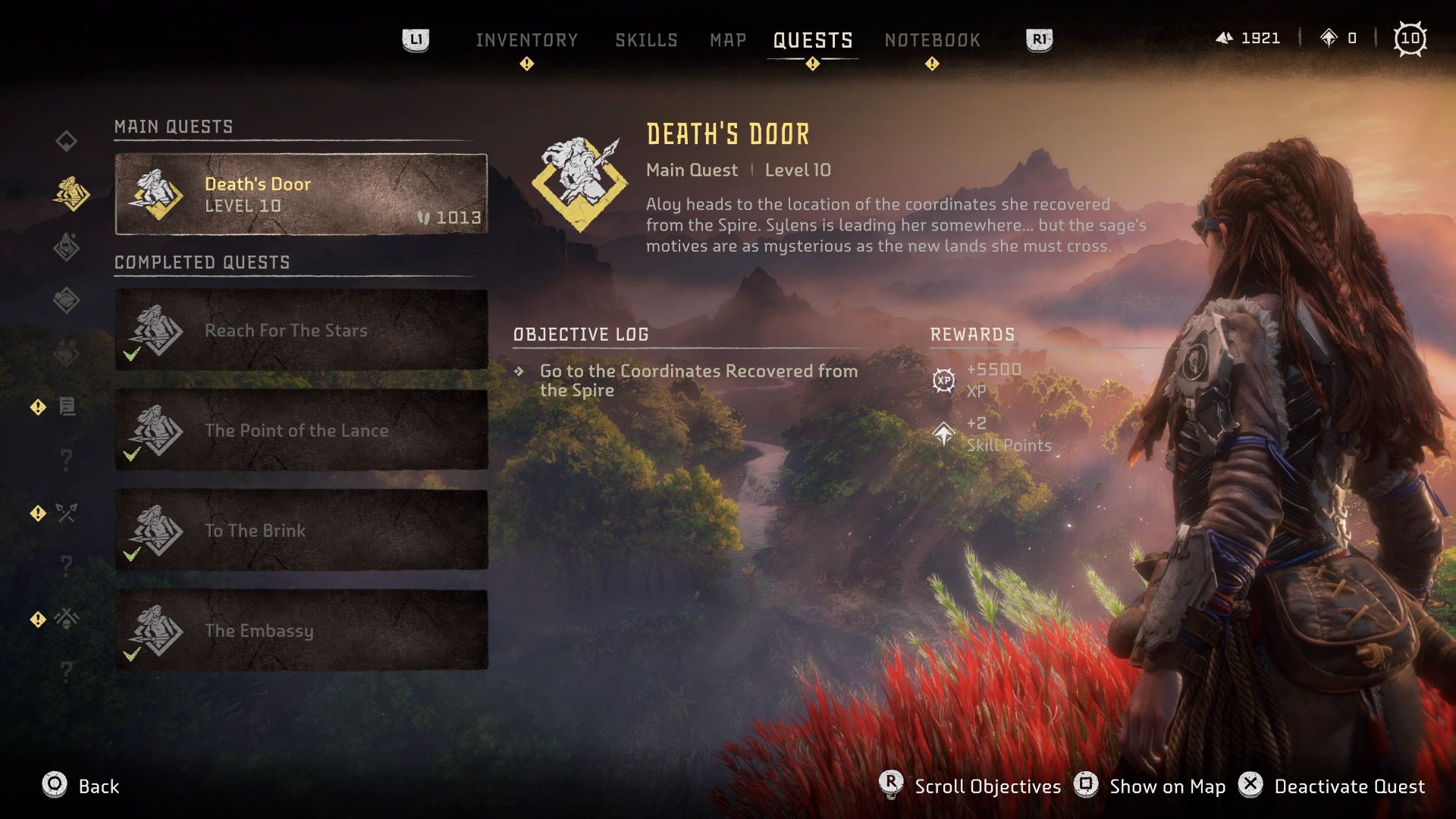1456x819 pixels.
Task: Select the Errands handshake icon in sidebar
Action: (67, 299)
